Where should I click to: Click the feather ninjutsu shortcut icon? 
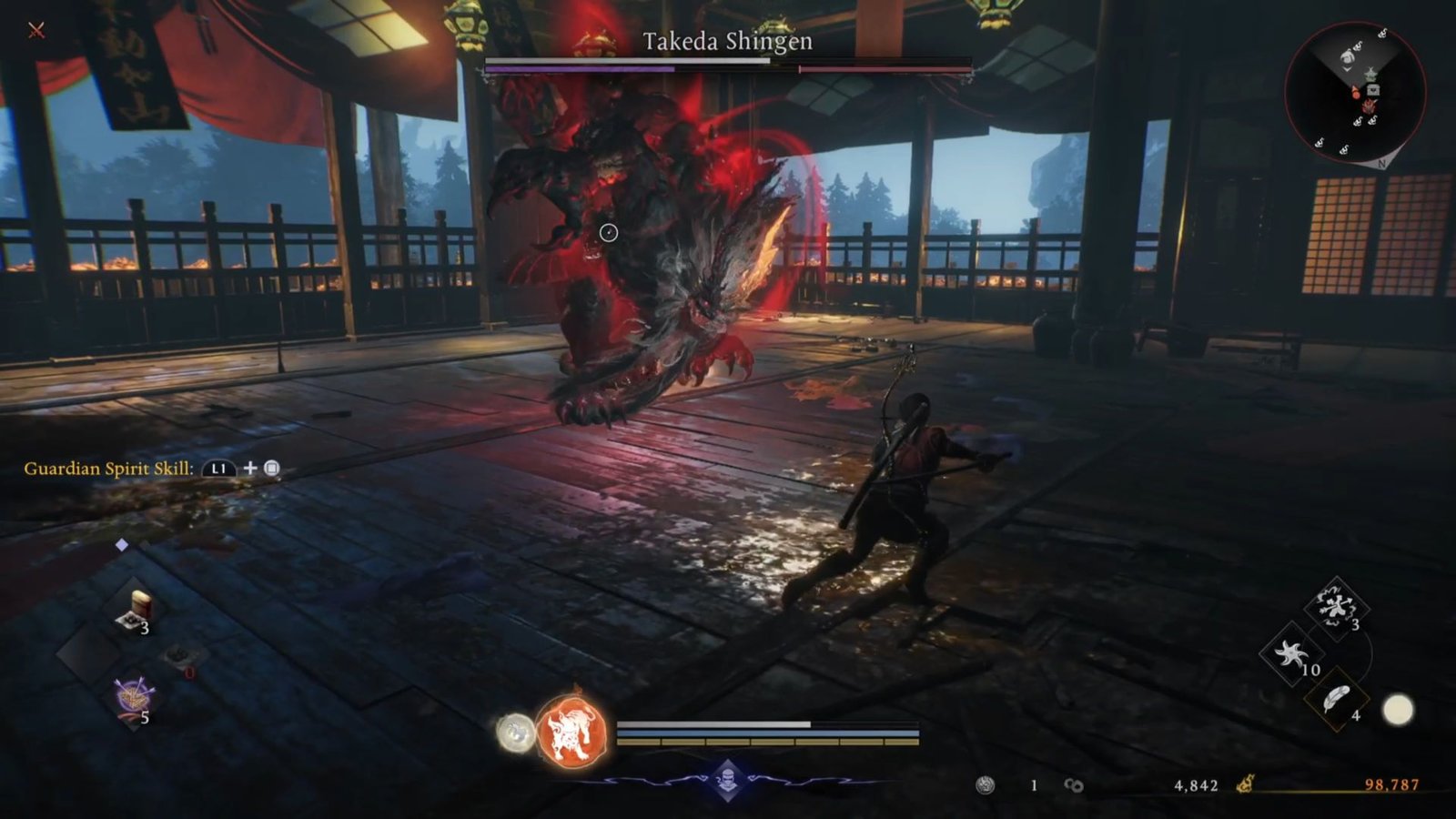1338,699
